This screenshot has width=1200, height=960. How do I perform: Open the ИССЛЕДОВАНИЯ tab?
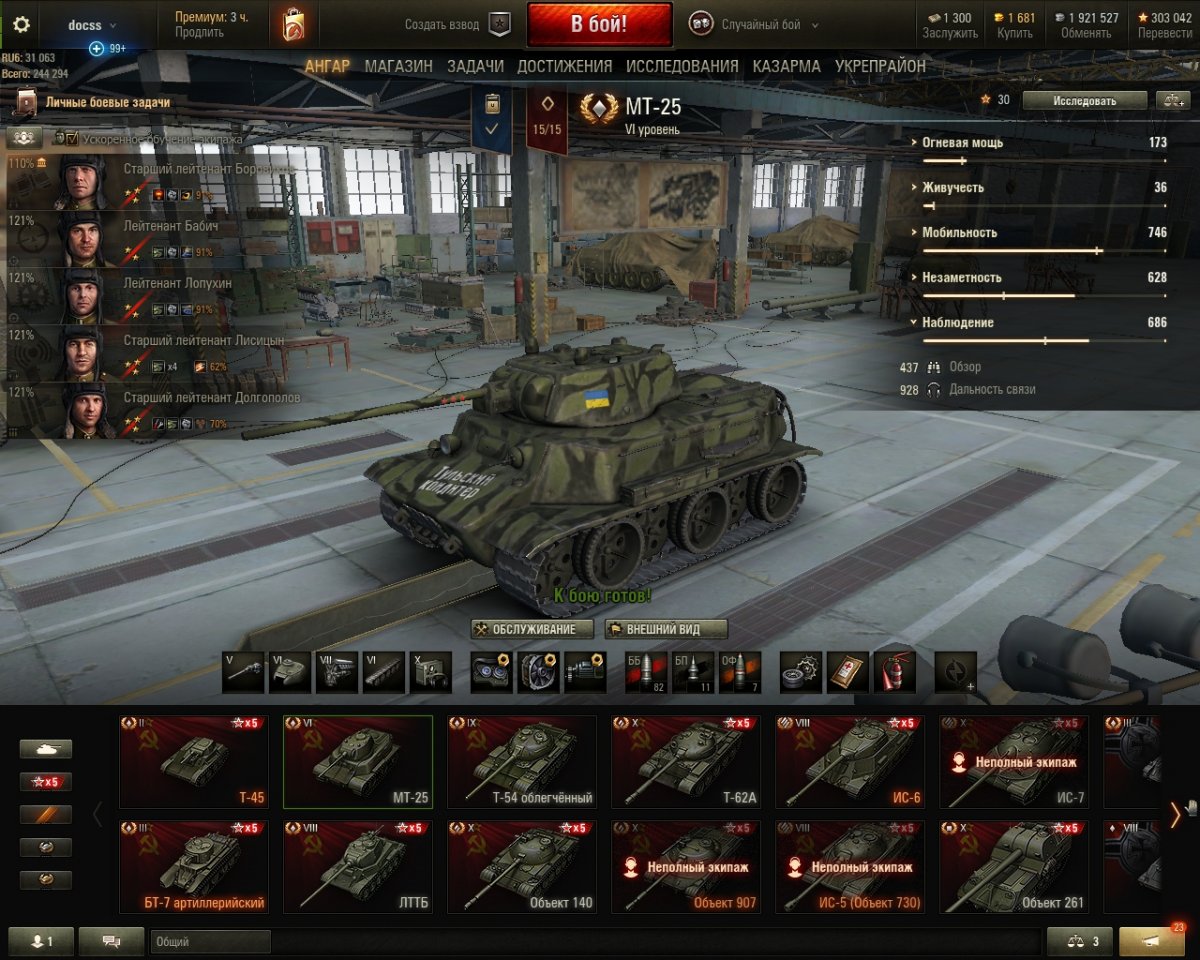(x=682, y=66)
